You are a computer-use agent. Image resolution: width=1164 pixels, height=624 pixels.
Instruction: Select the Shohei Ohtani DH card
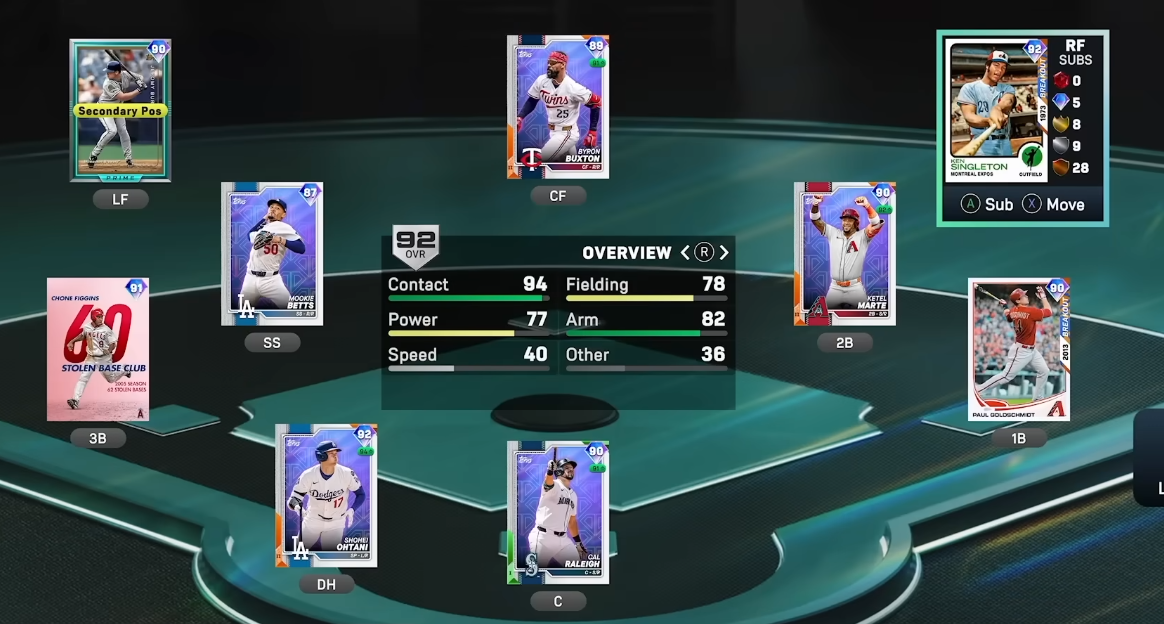[x=326, y=495]
